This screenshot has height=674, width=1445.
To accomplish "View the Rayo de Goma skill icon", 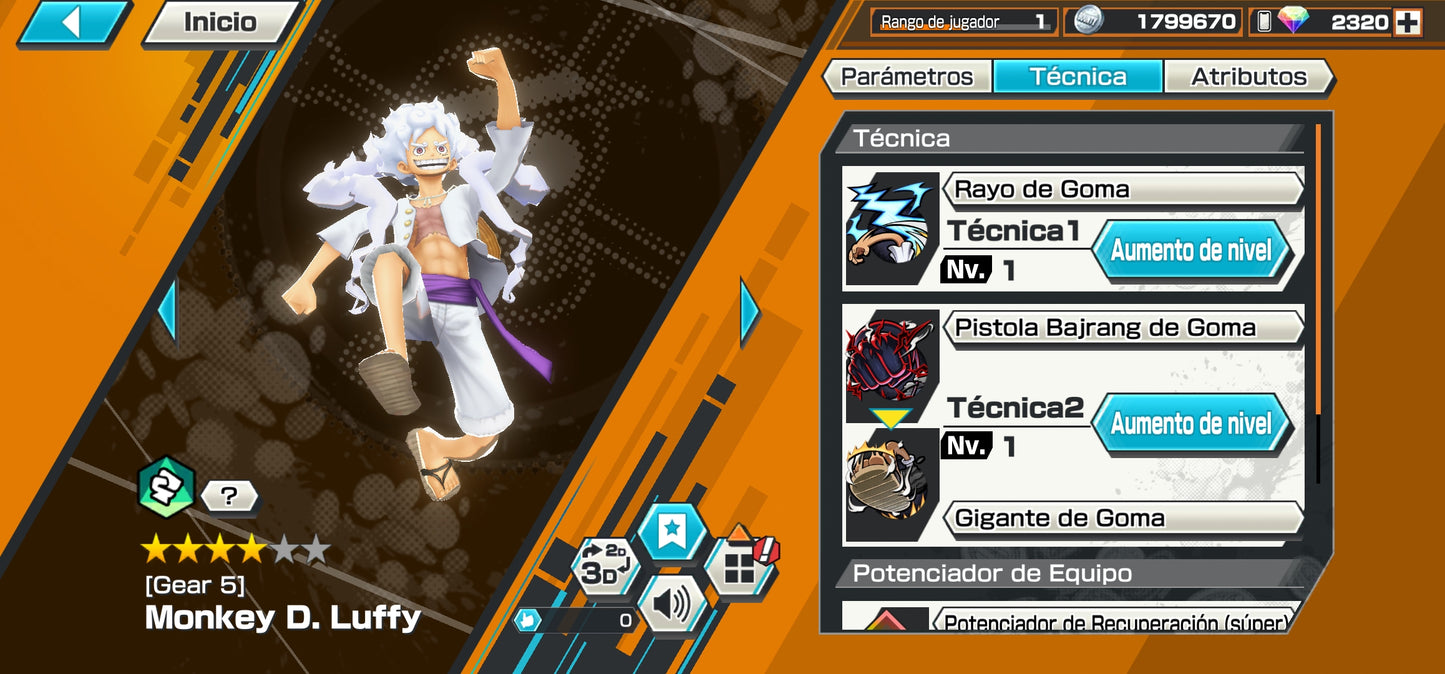I will point(893,229).
